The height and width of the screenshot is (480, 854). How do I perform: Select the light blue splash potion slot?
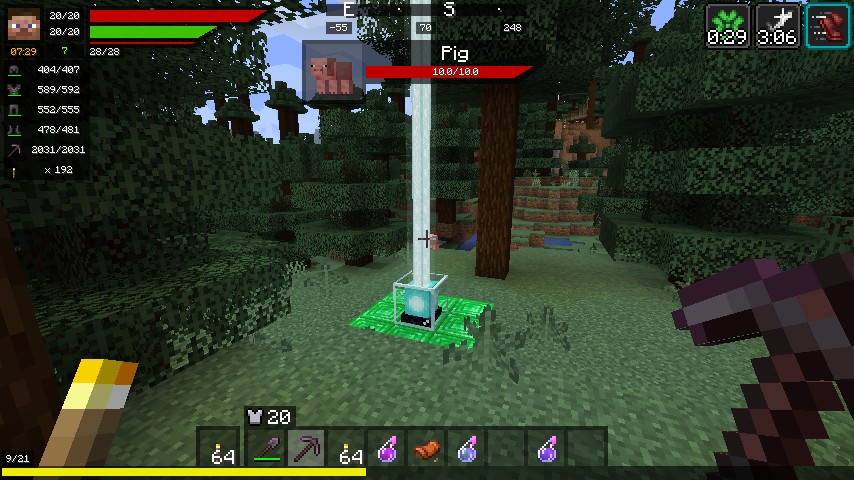coord(467,450)
